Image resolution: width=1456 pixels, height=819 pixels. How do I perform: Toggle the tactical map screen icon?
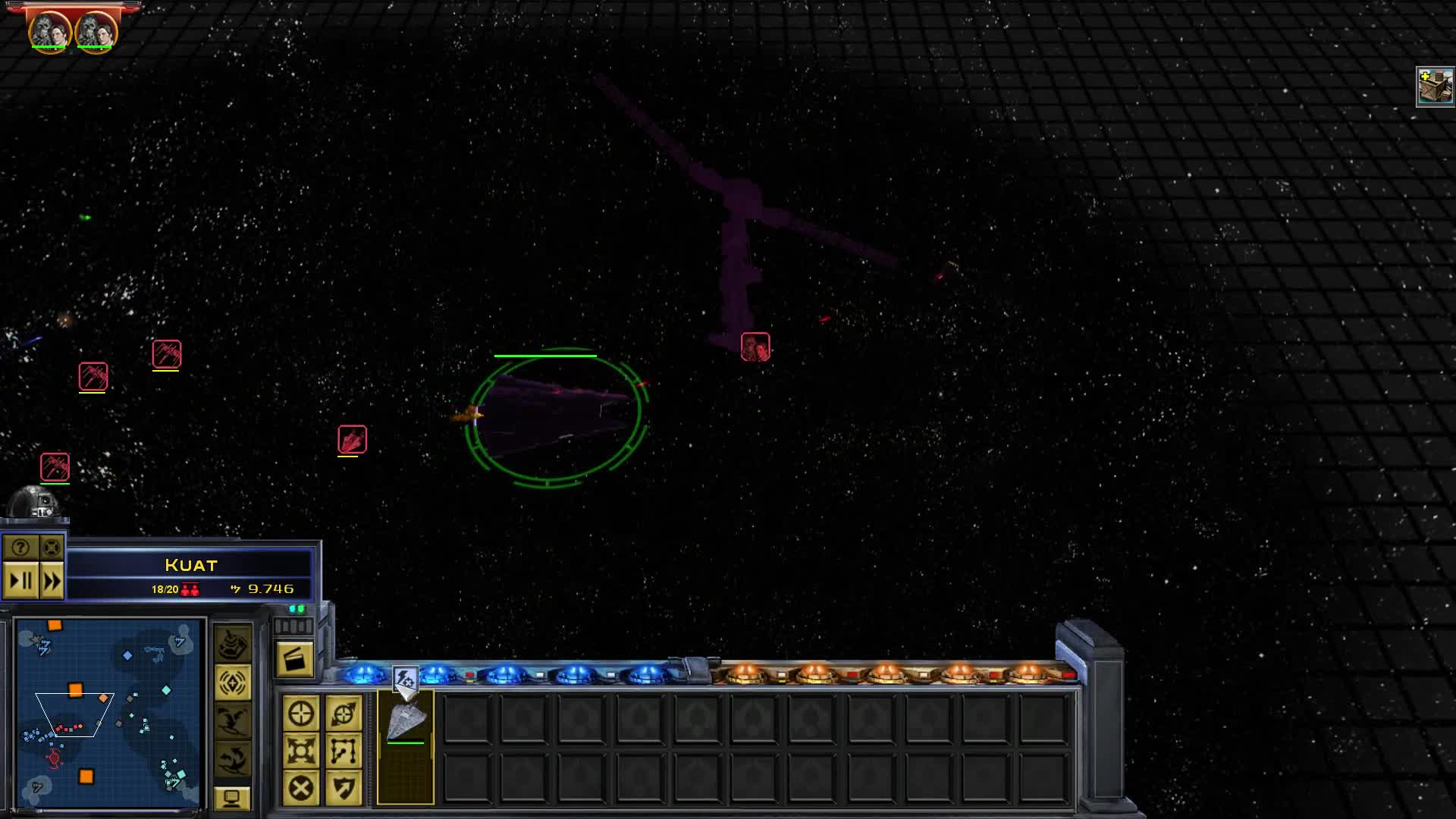[233, 800]
